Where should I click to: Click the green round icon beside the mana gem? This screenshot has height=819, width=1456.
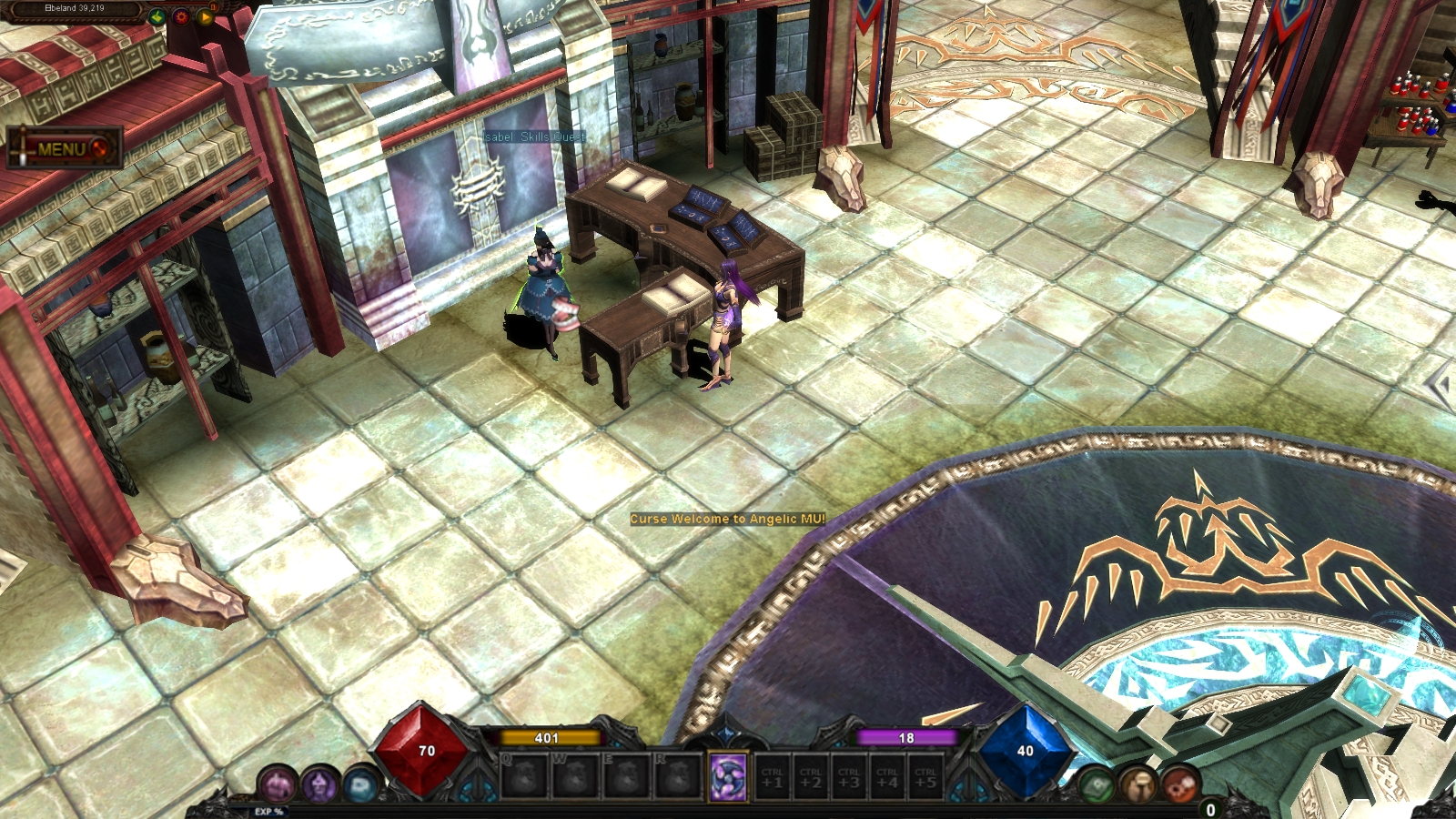1097,784
